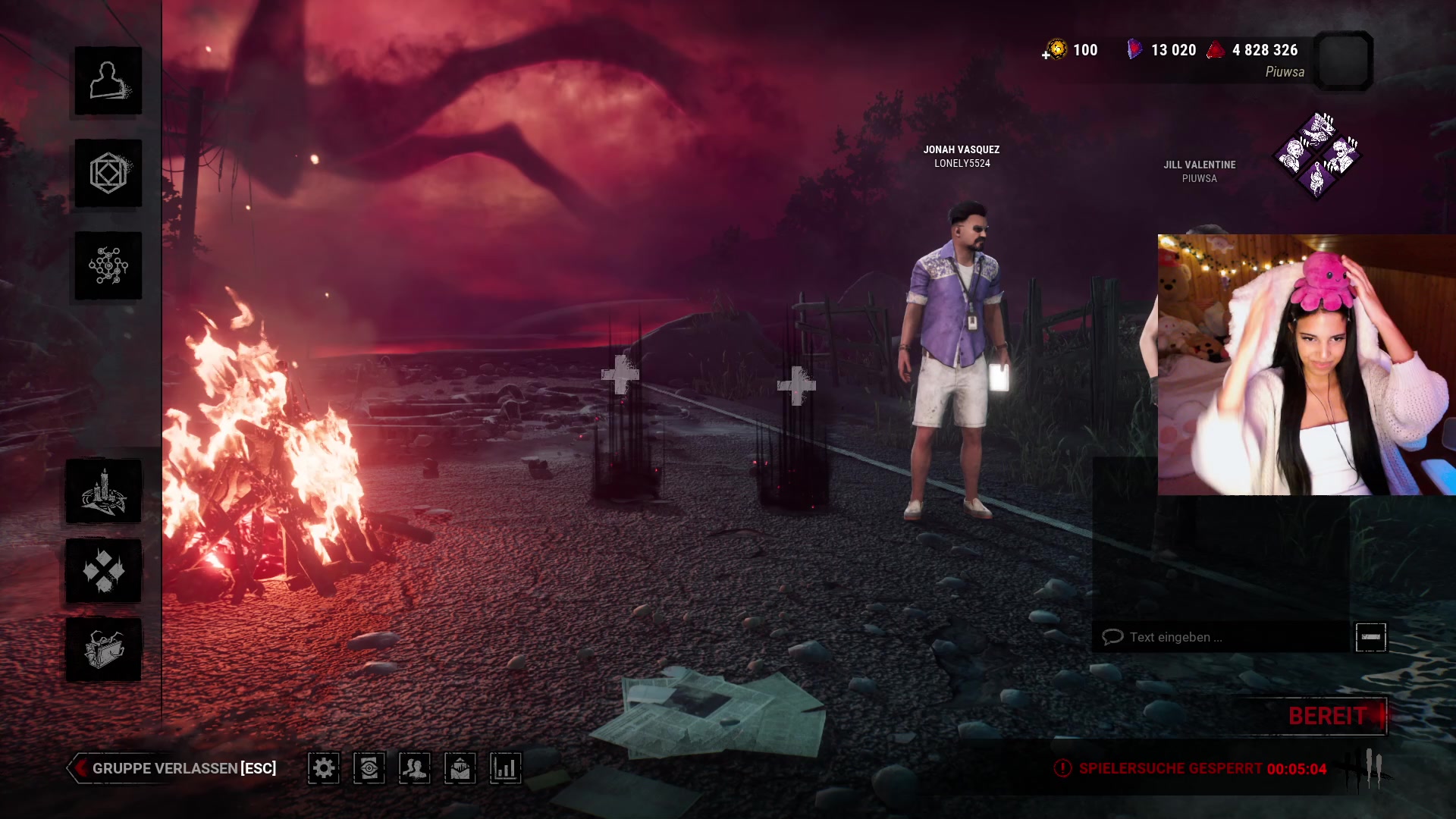Open the envelope inbox button
This screenshot has width=1456, height=819.
coord(460,768)
